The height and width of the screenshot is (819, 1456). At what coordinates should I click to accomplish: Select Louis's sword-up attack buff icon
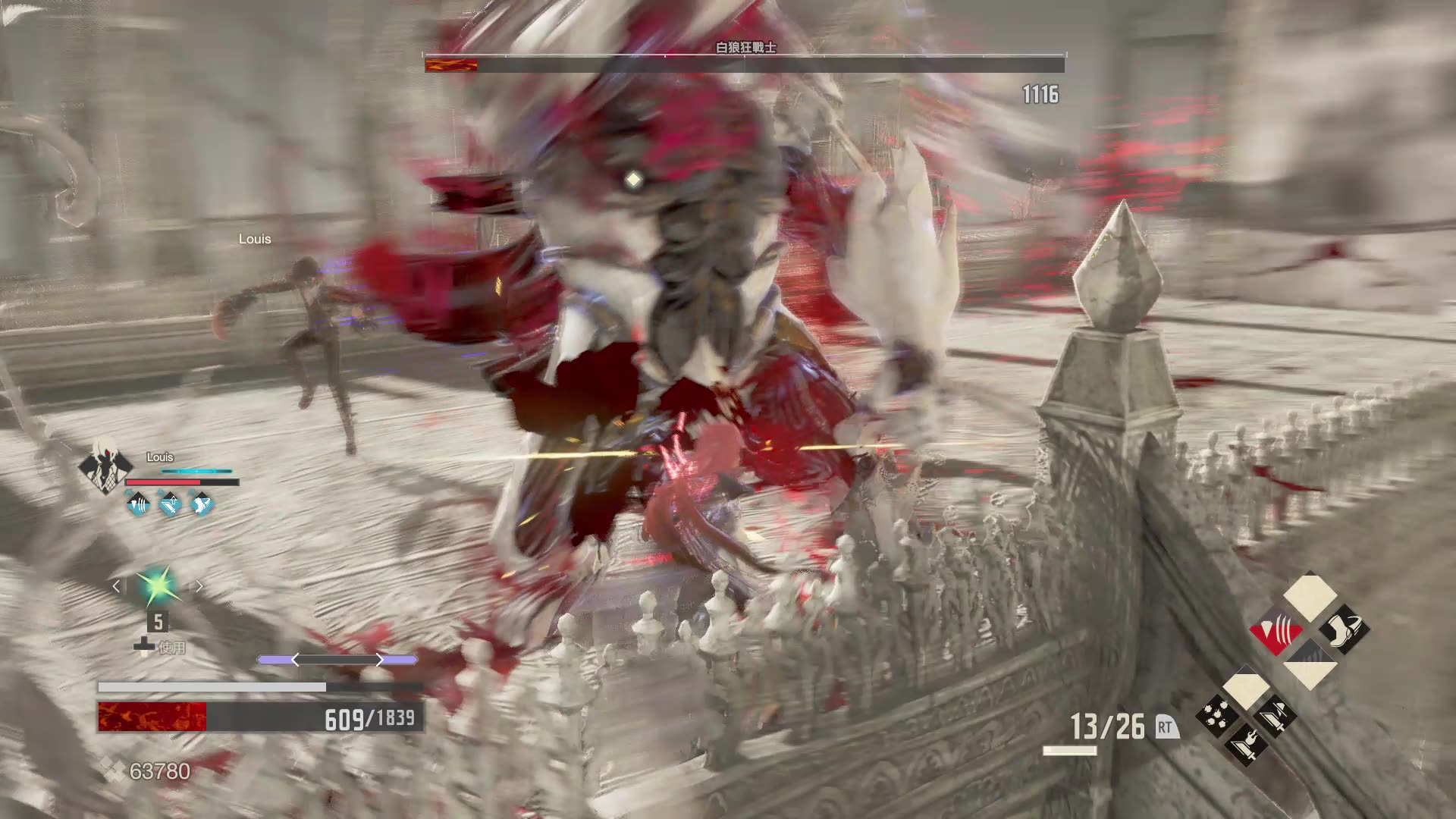point(170,503)
